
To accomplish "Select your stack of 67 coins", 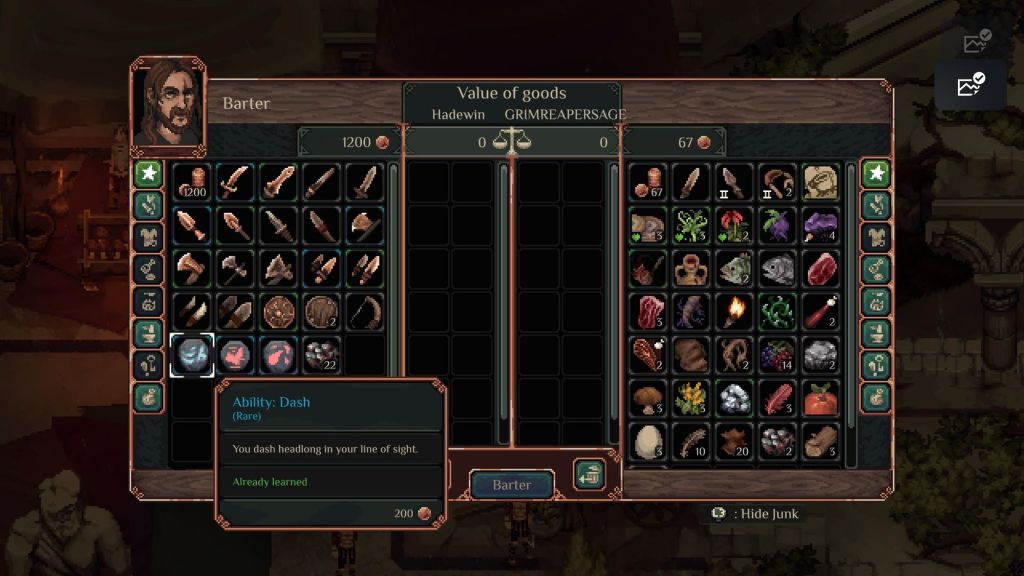I will pyautogui.click(x=649, y=183).
